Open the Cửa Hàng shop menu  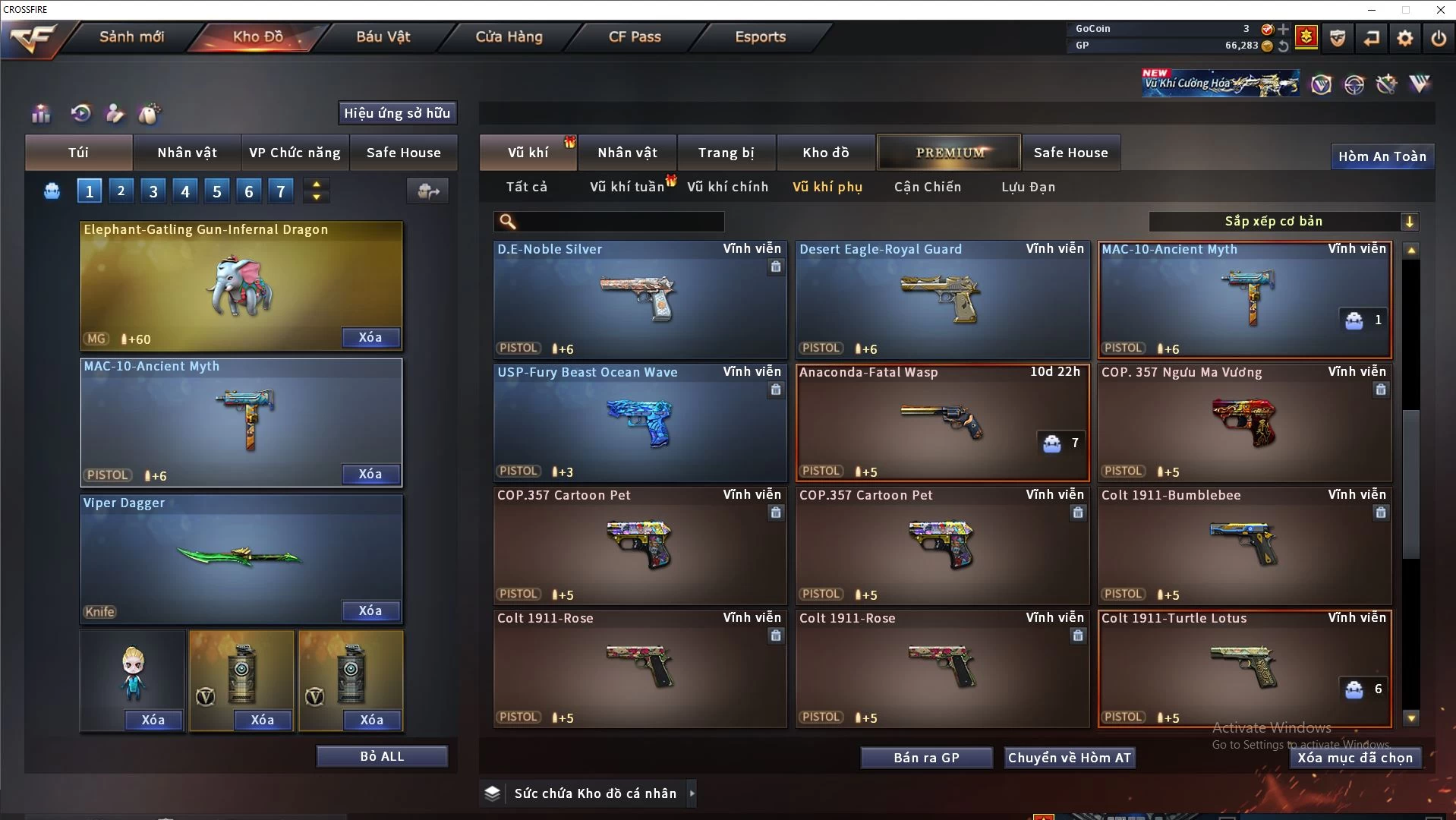click(x=509, y=36)
